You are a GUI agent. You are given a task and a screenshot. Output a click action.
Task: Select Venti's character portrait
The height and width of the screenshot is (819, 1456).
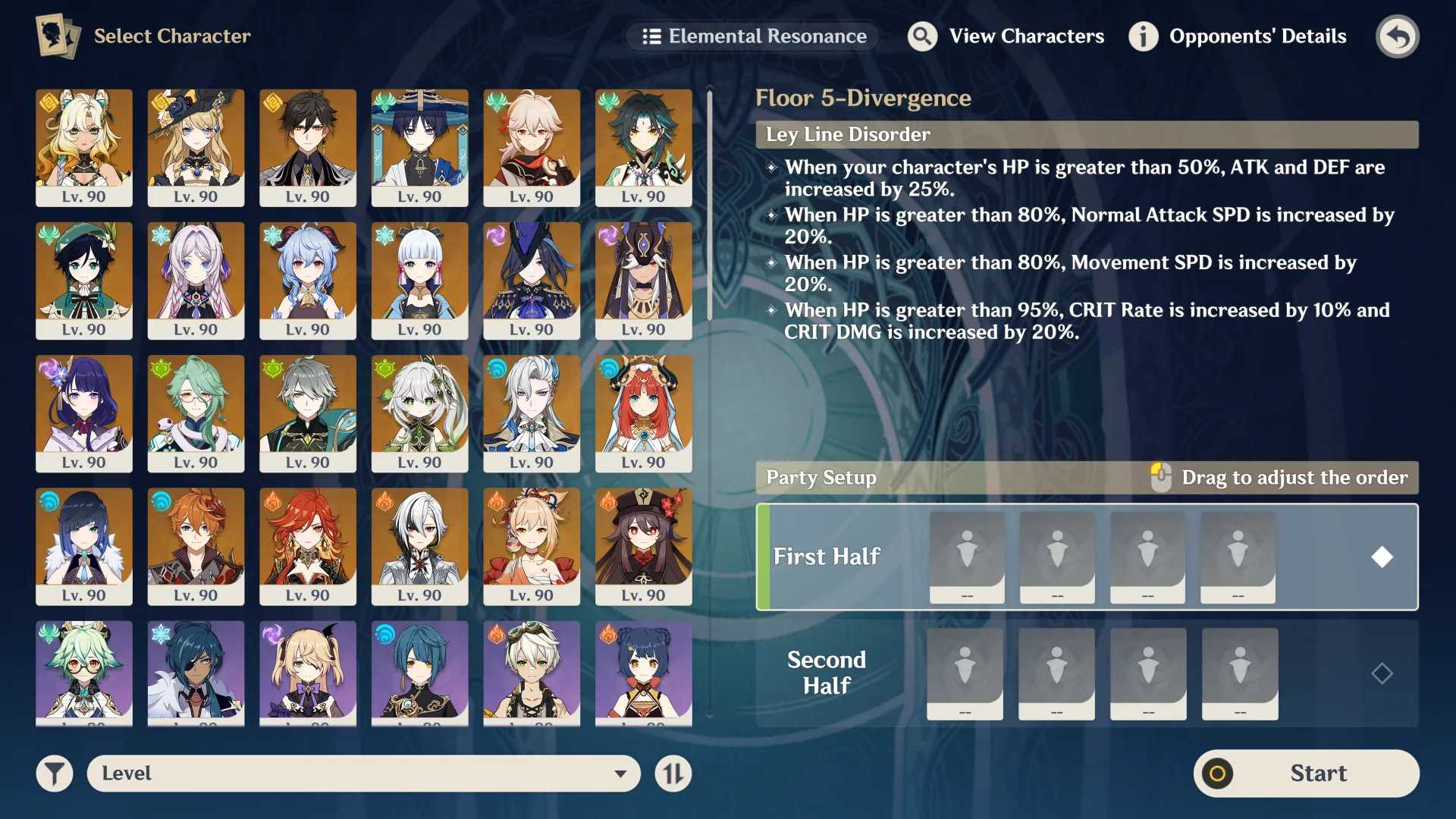point(84,281)
